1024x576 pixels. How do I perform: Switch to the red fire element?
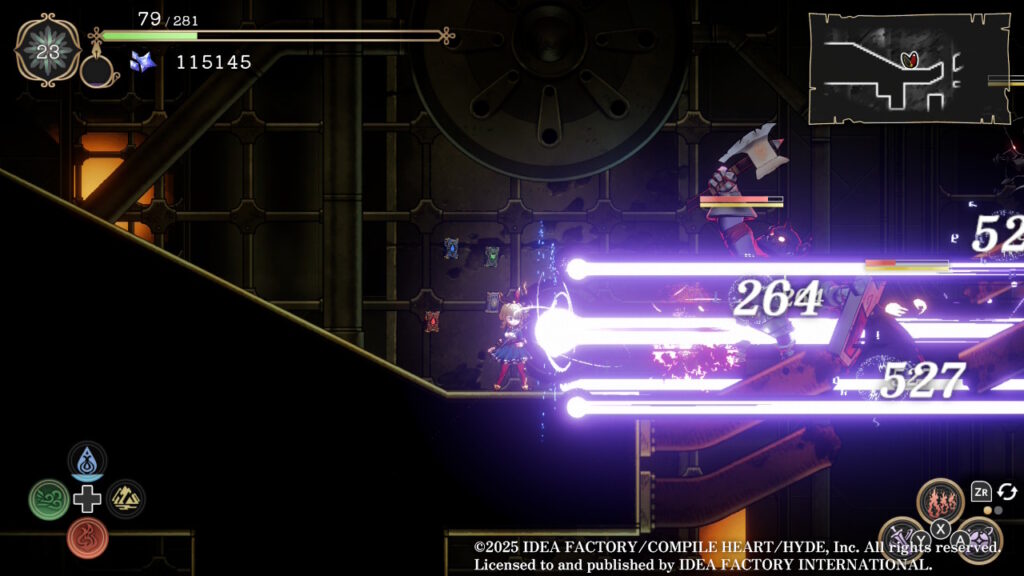tap(87, 537)
